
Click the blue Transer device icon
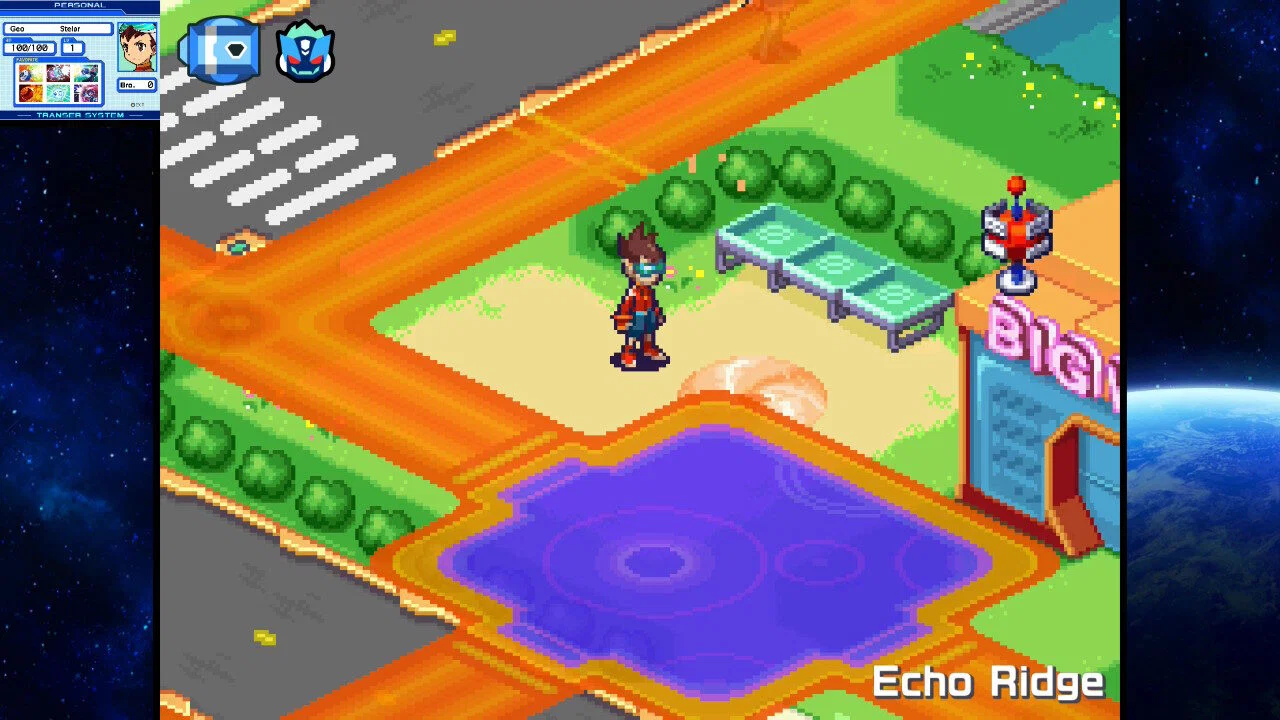click(x=219, y=47)
